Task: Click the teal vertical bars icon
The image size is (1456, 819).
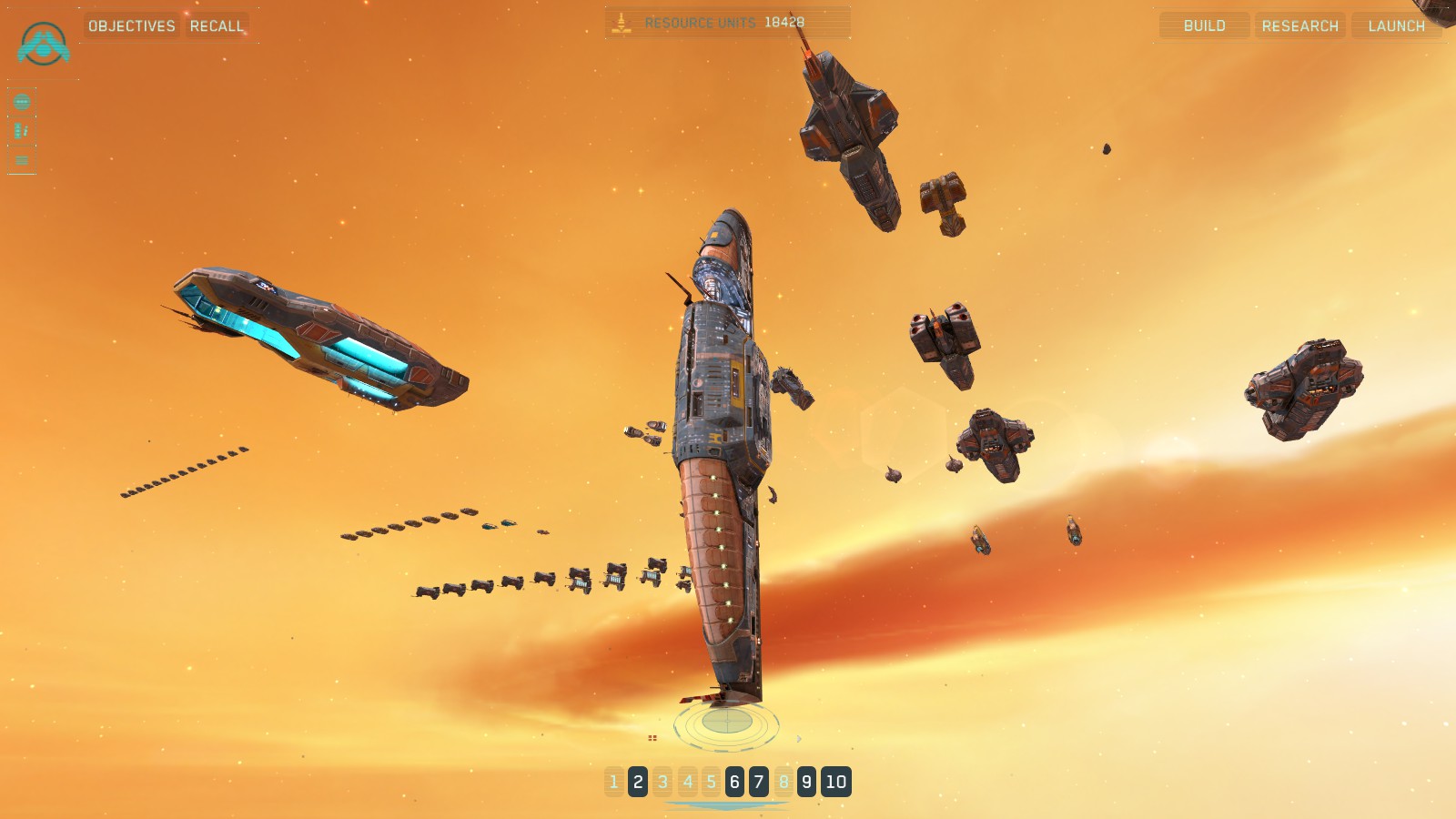Action: pos(22,131)
